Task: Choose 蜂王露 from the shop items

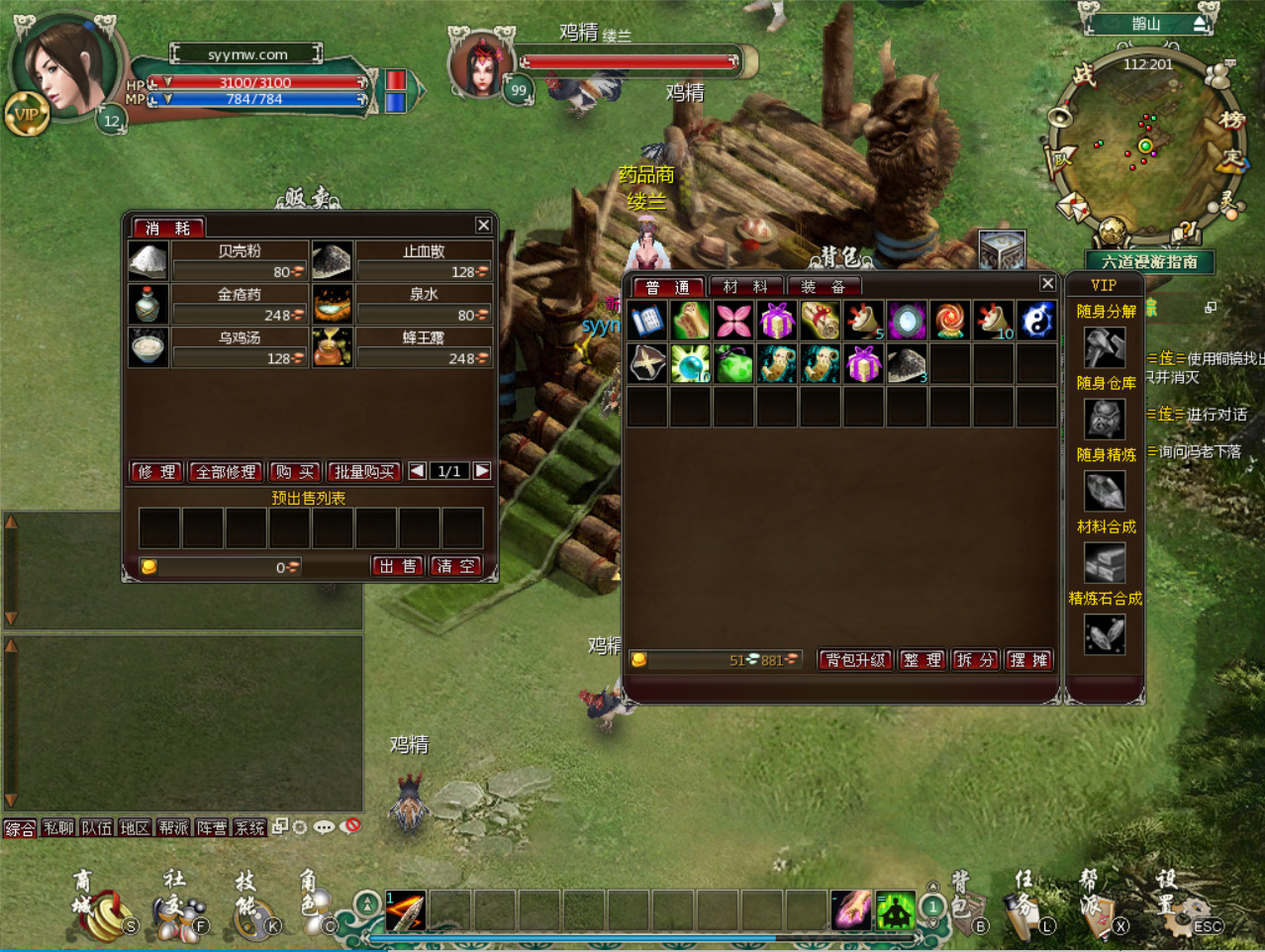Action: [x=333, y=348]
